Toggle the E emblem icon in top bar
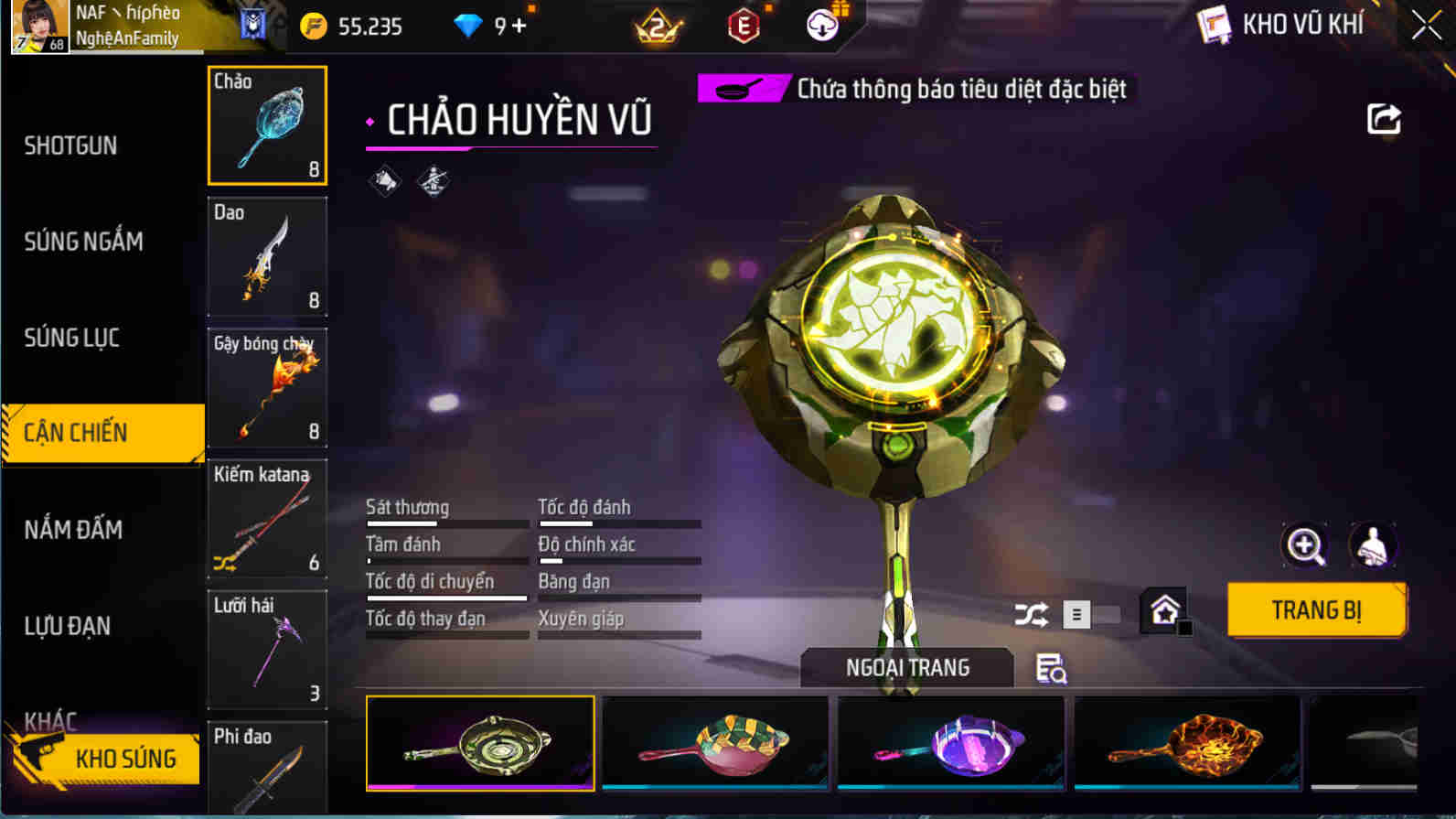This screenshot has width=1456, height=819. tap(741, 27)
